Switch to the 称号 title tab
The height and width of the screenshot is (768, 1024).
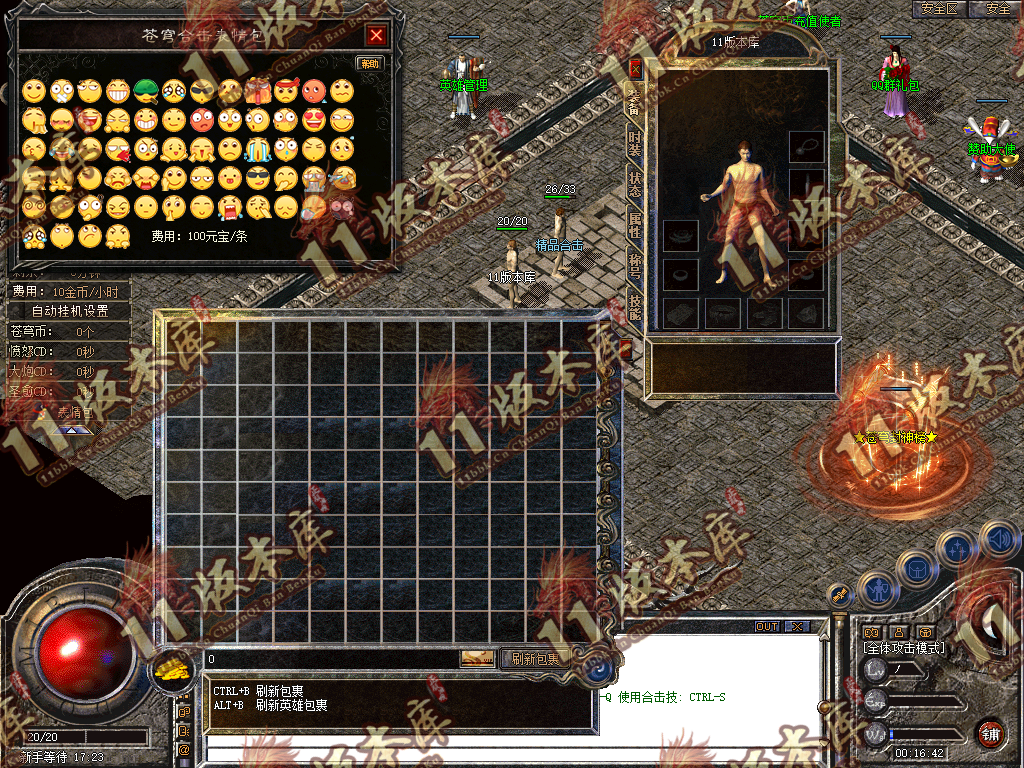coord(635,265)
